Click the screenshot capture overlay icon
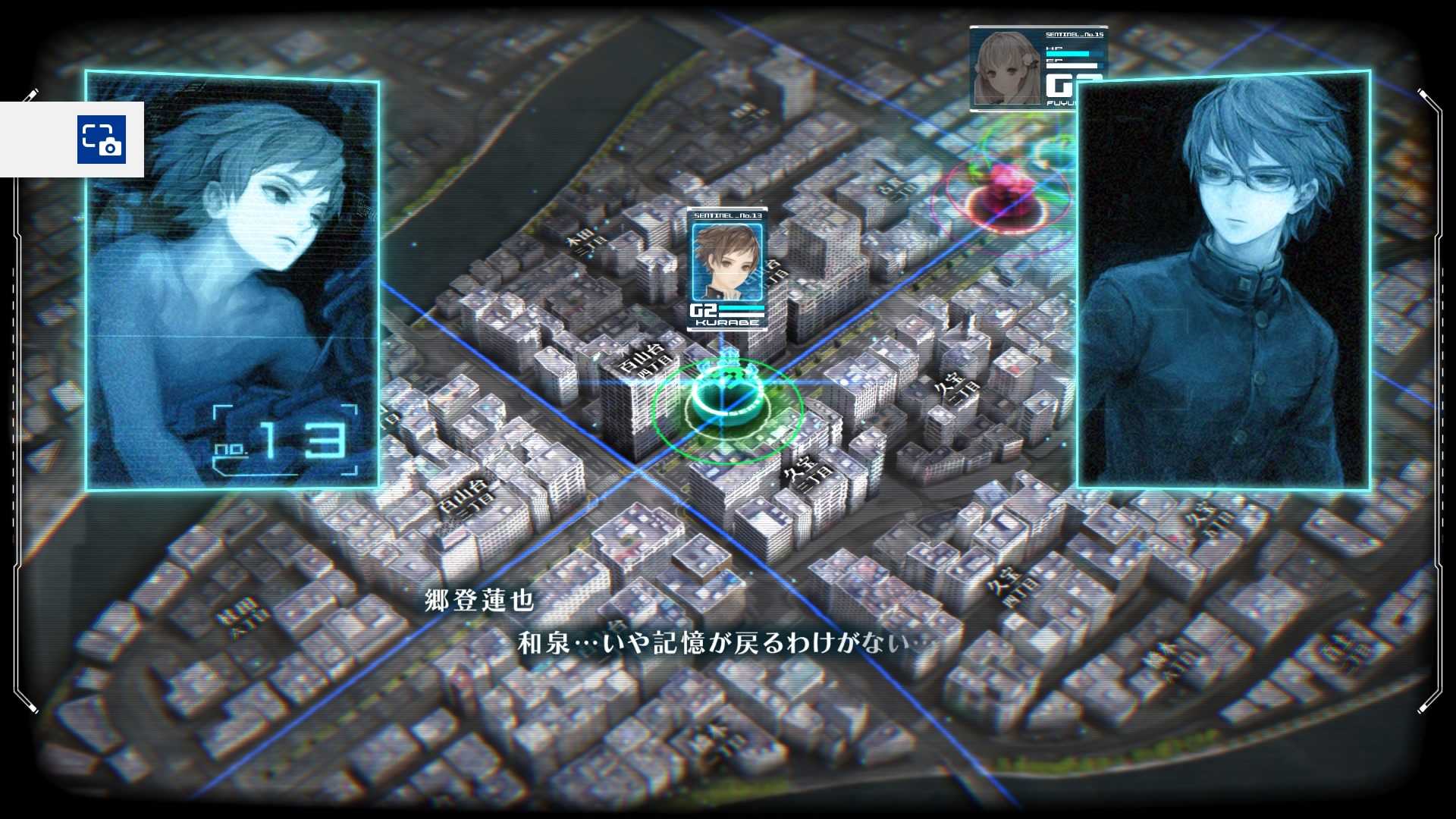This screenshot has height=819, width=1456. pos(101,140)
